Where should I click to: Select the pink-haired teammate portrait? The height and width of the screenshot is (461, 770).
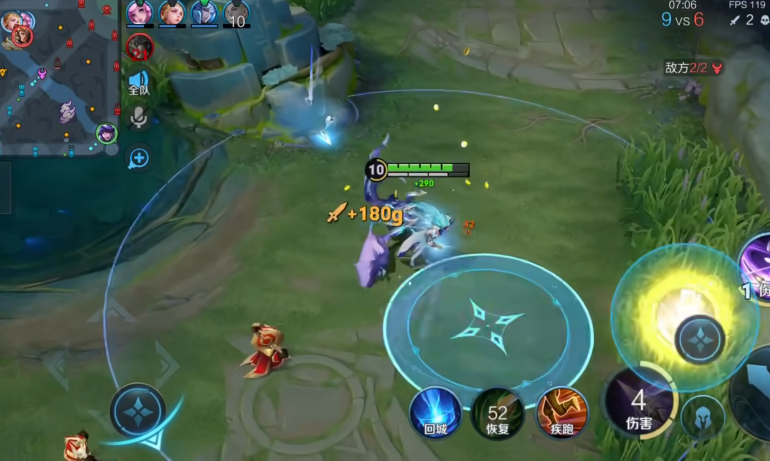coord(140,13)
